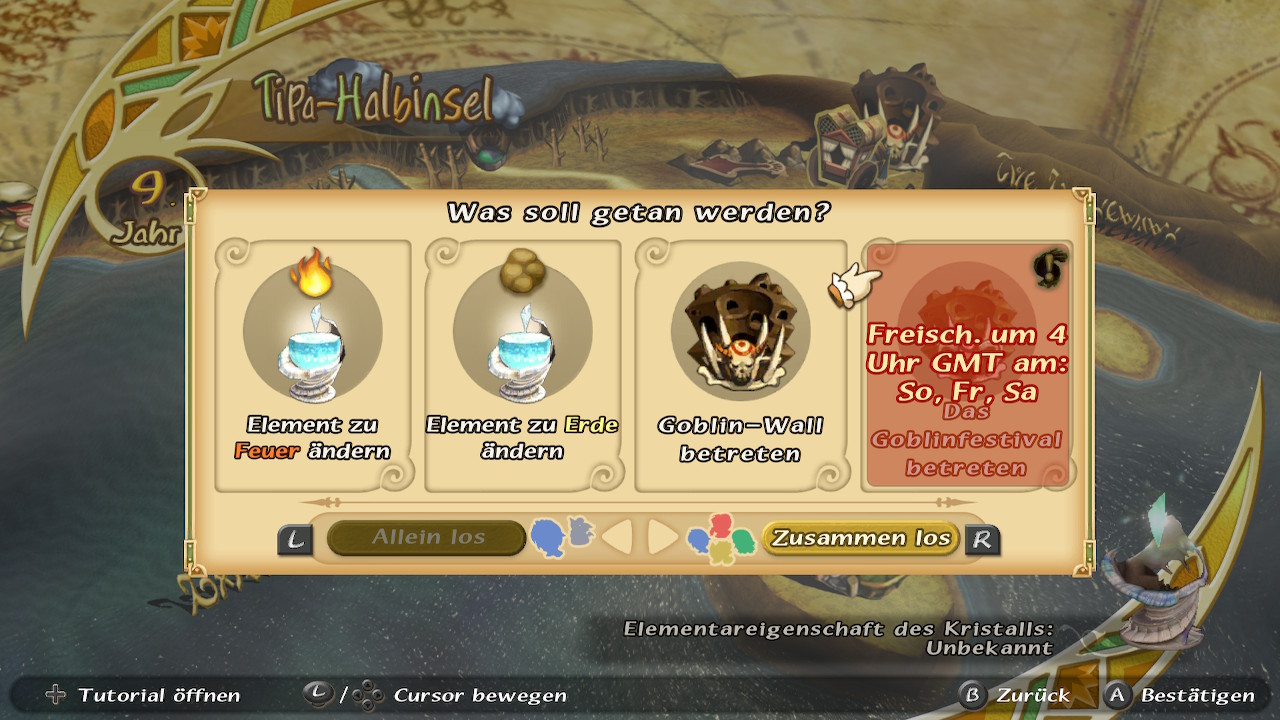Select Element zu Erde ändern card
Viewport: 1280px width, 720px height.
coord(522,366)
